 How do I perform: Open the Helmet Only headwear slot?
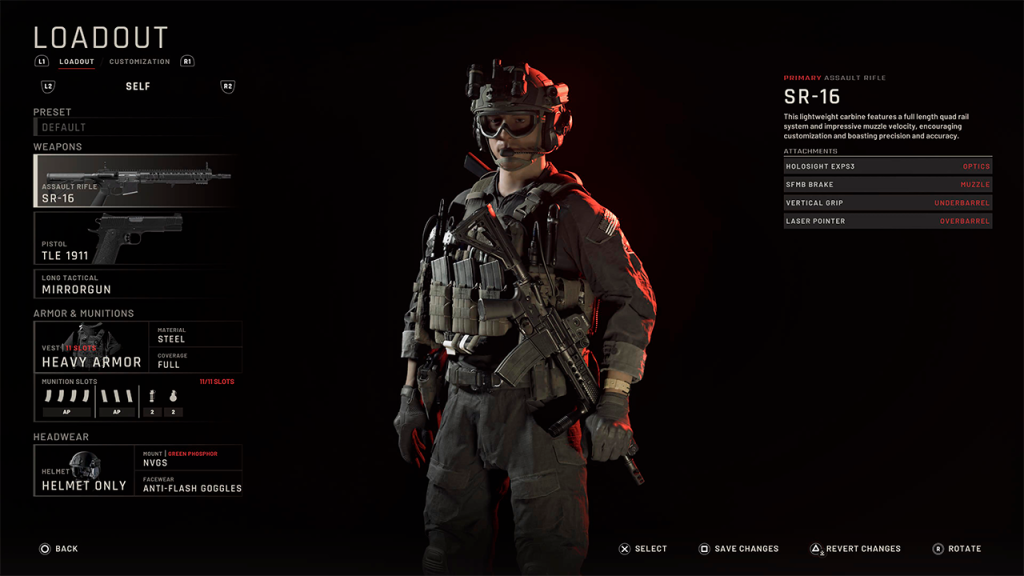click(84, 470)
